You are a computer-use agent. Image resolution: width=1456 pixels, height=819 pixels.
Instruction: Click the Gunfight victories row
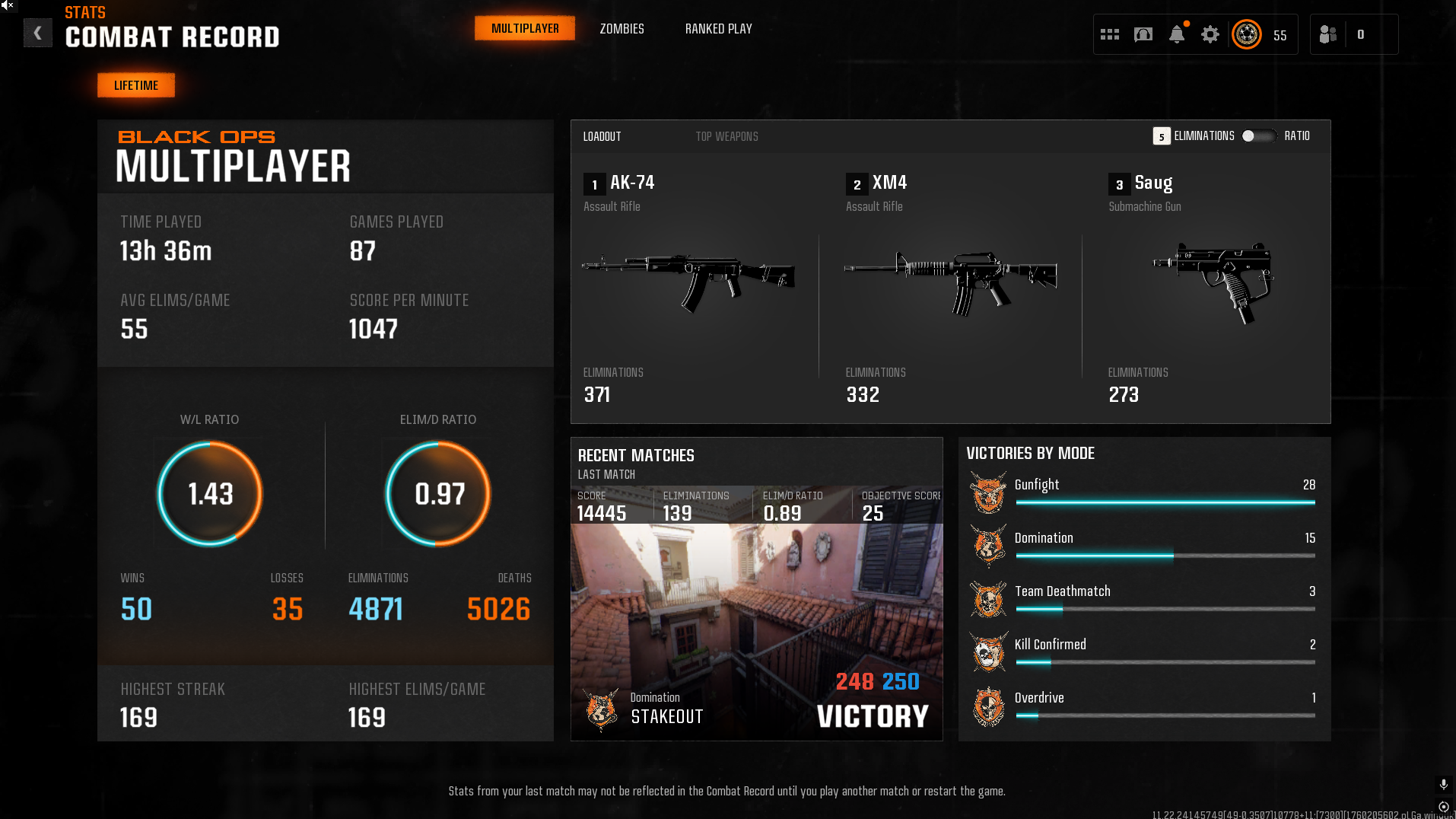(x=1143, y=492)
